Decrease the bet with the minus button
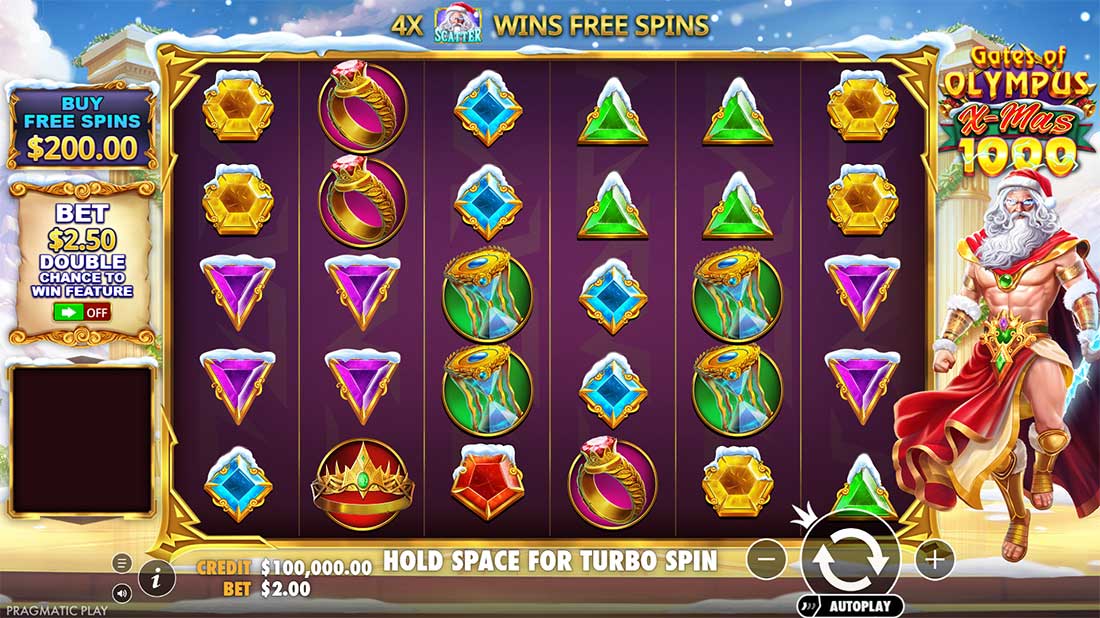This screenshot has width=1100, height=618. (x=766, y=559)
